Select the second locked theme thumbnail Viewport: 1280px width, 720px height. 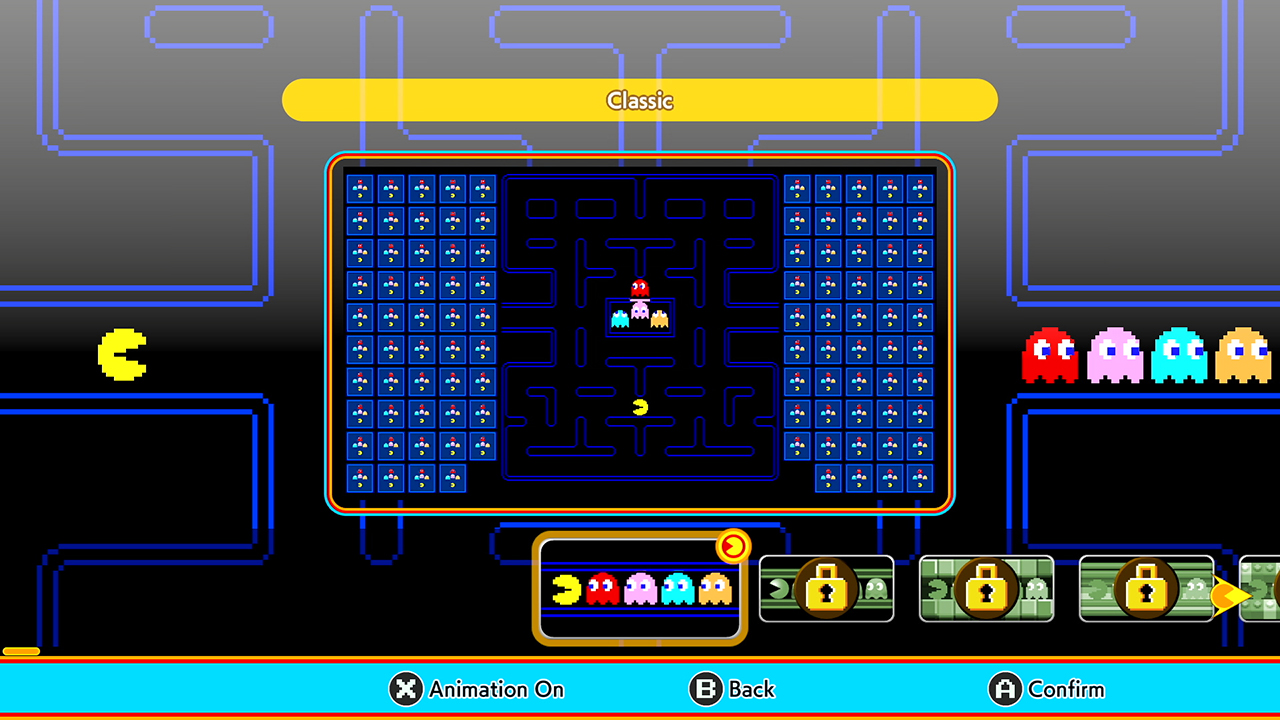click(x=987, y=590)
